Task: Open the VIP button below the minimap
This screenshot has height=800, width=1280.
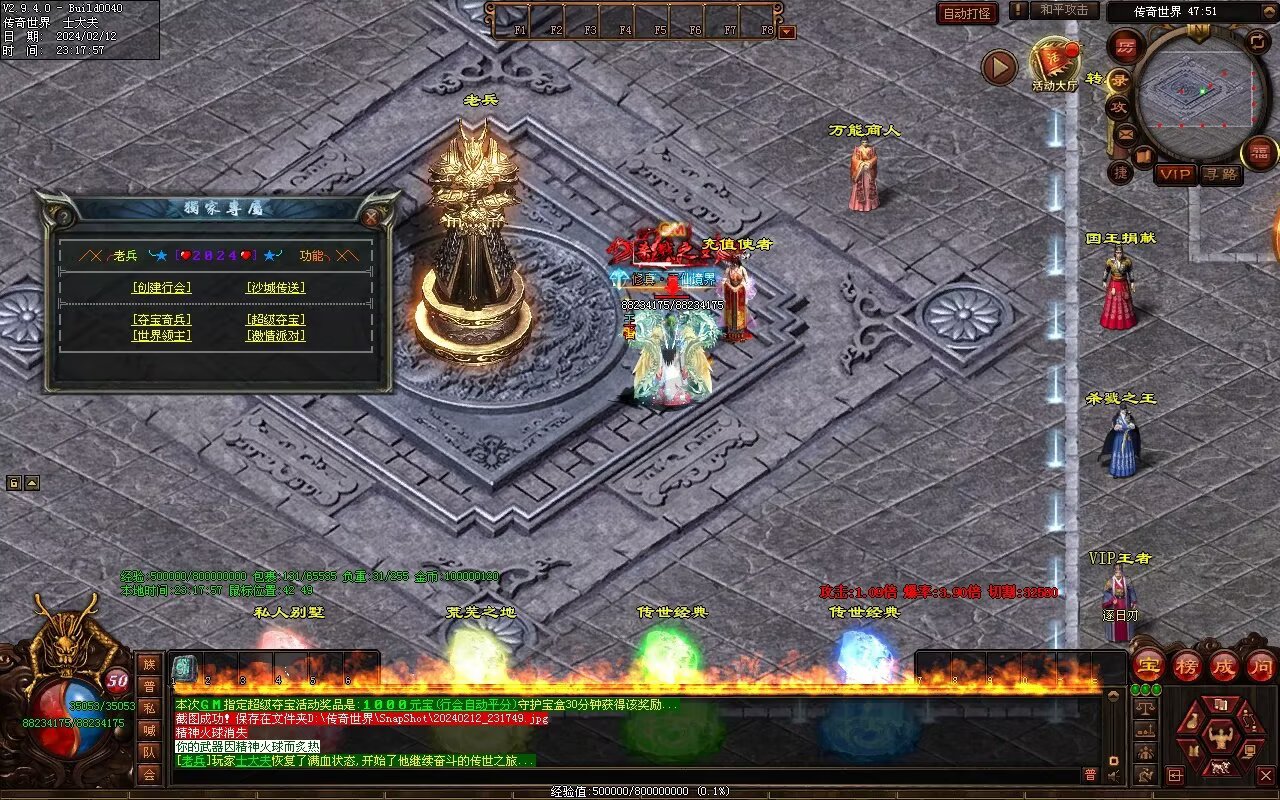Action: click(1175, 174)
